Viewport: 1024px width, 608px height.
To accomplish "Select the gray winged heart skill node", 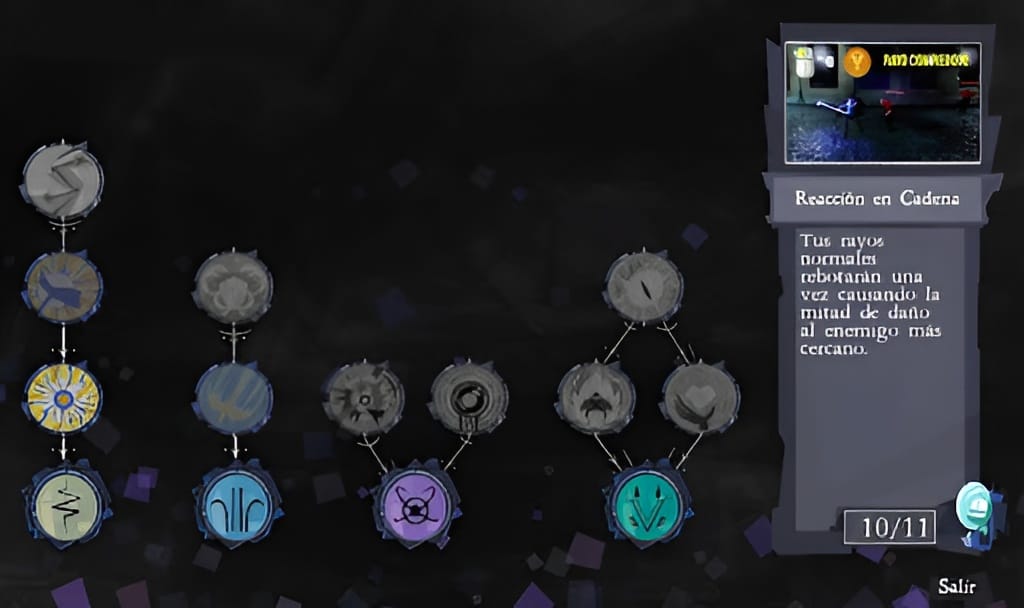I will (x=701, y=398).
